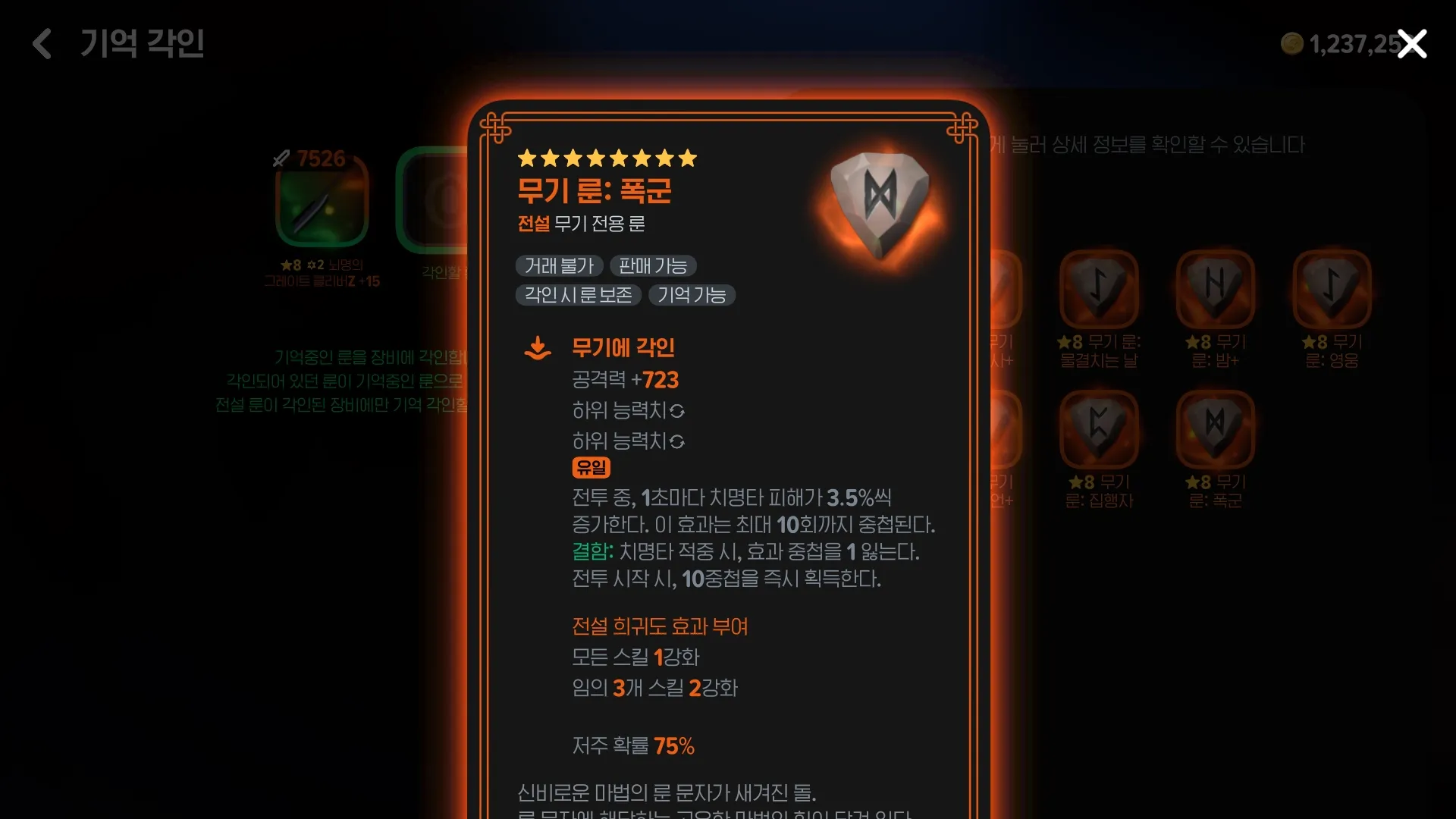Select the ★8 물결치는 날 weapon rune

pyautogui.click(x=1099, y=288)
